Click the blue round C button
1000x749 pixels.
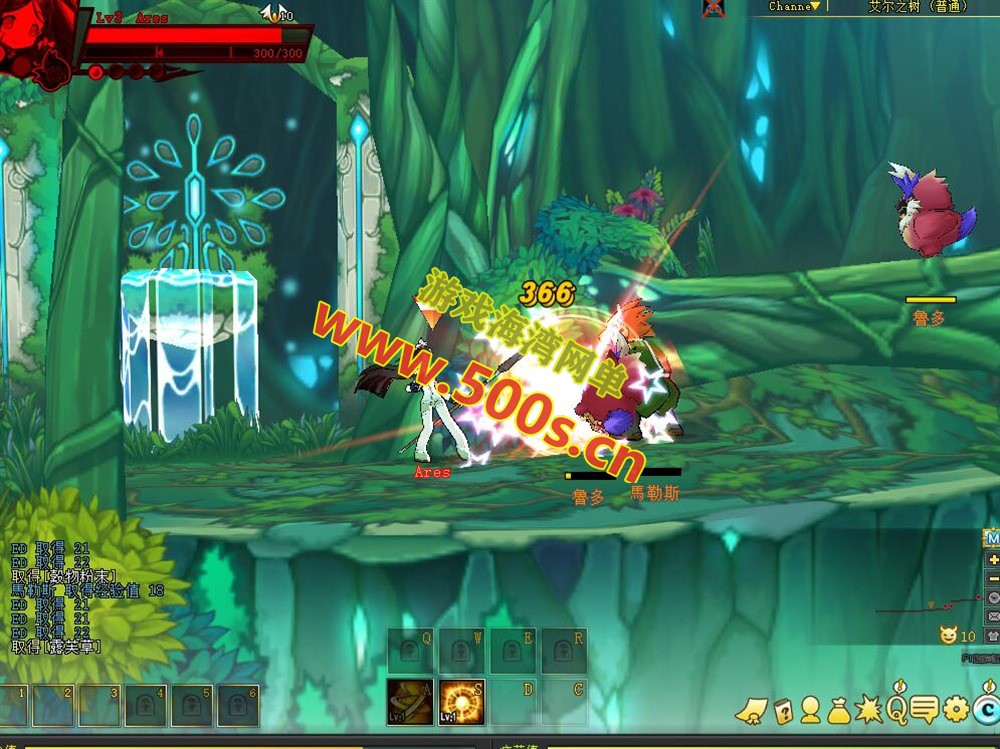987,710
